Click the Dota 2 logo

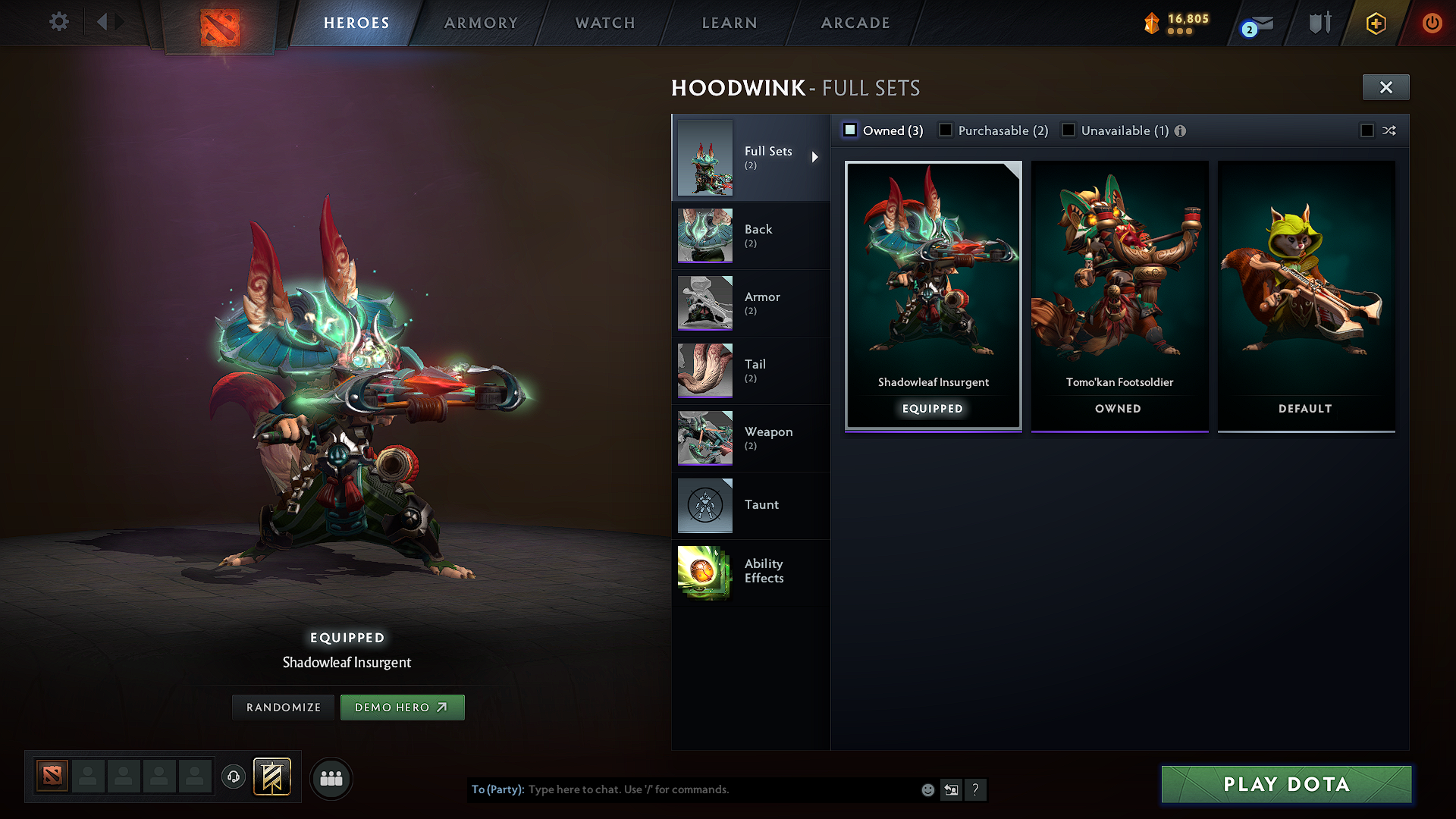(220, 21)
